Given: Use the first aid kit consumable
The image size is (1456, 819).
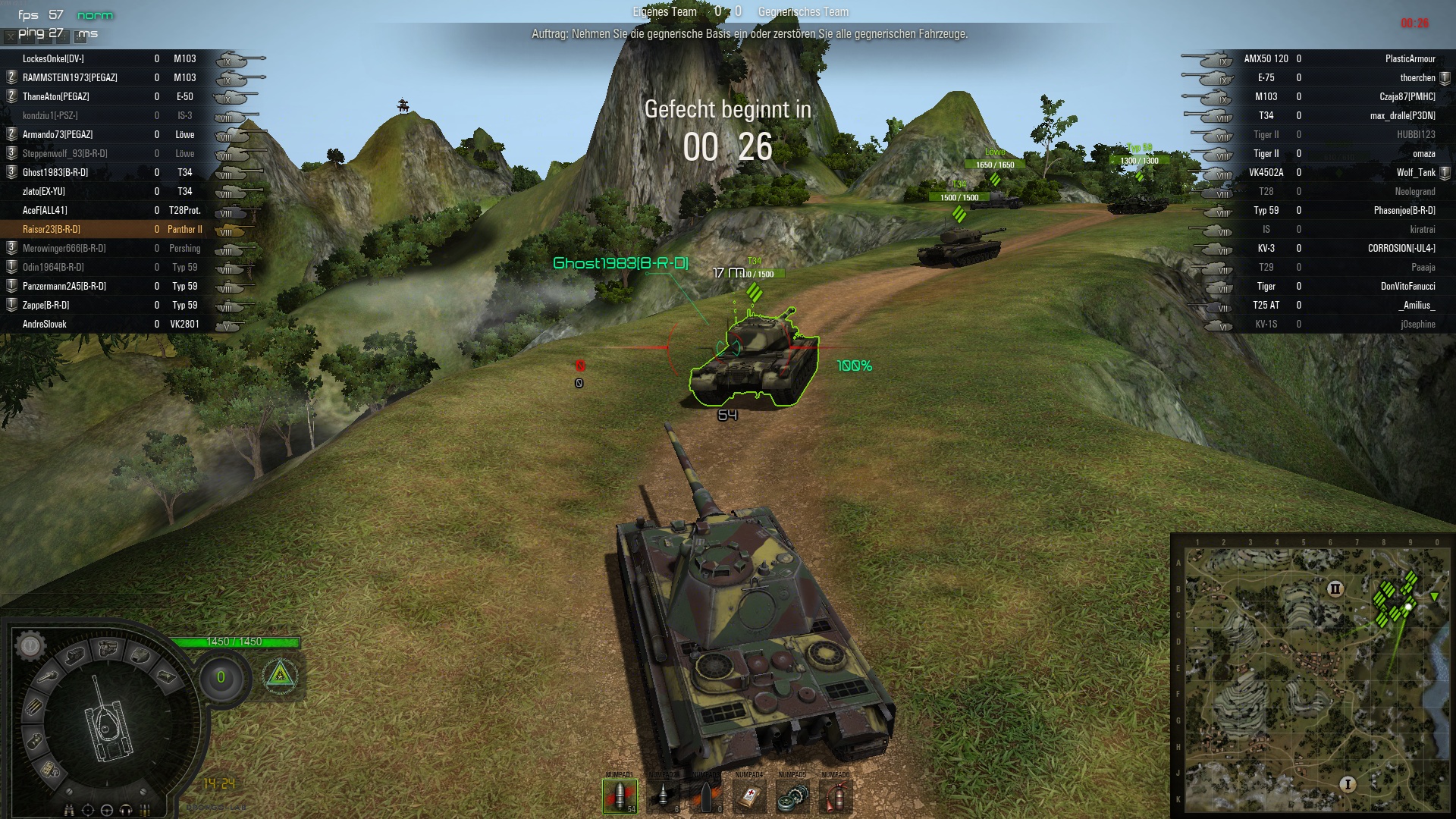Looking at the screenshot, I should pyautogui.click(x=748, y=796).
